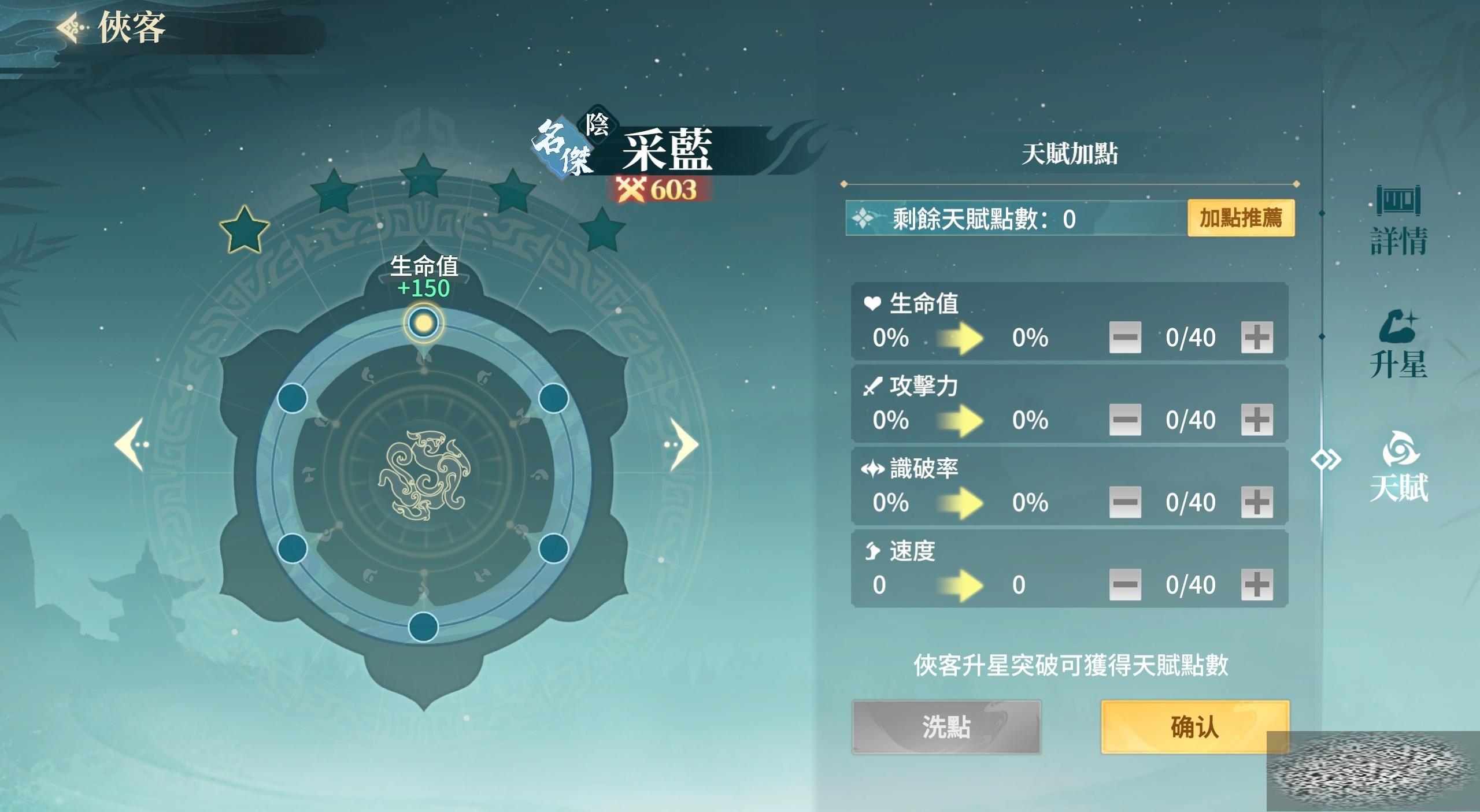Decrease 生命值 talent points

(x=1124, y=338)
